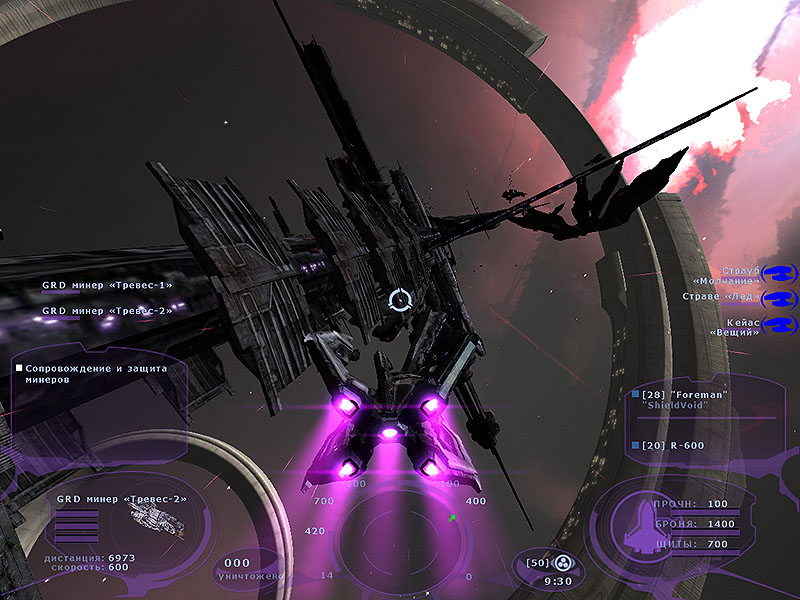The width and height of the screenshot is (800, 600).
Task: Select wingman Страуб «Молчание» ship icon
Action: [777, 271]
